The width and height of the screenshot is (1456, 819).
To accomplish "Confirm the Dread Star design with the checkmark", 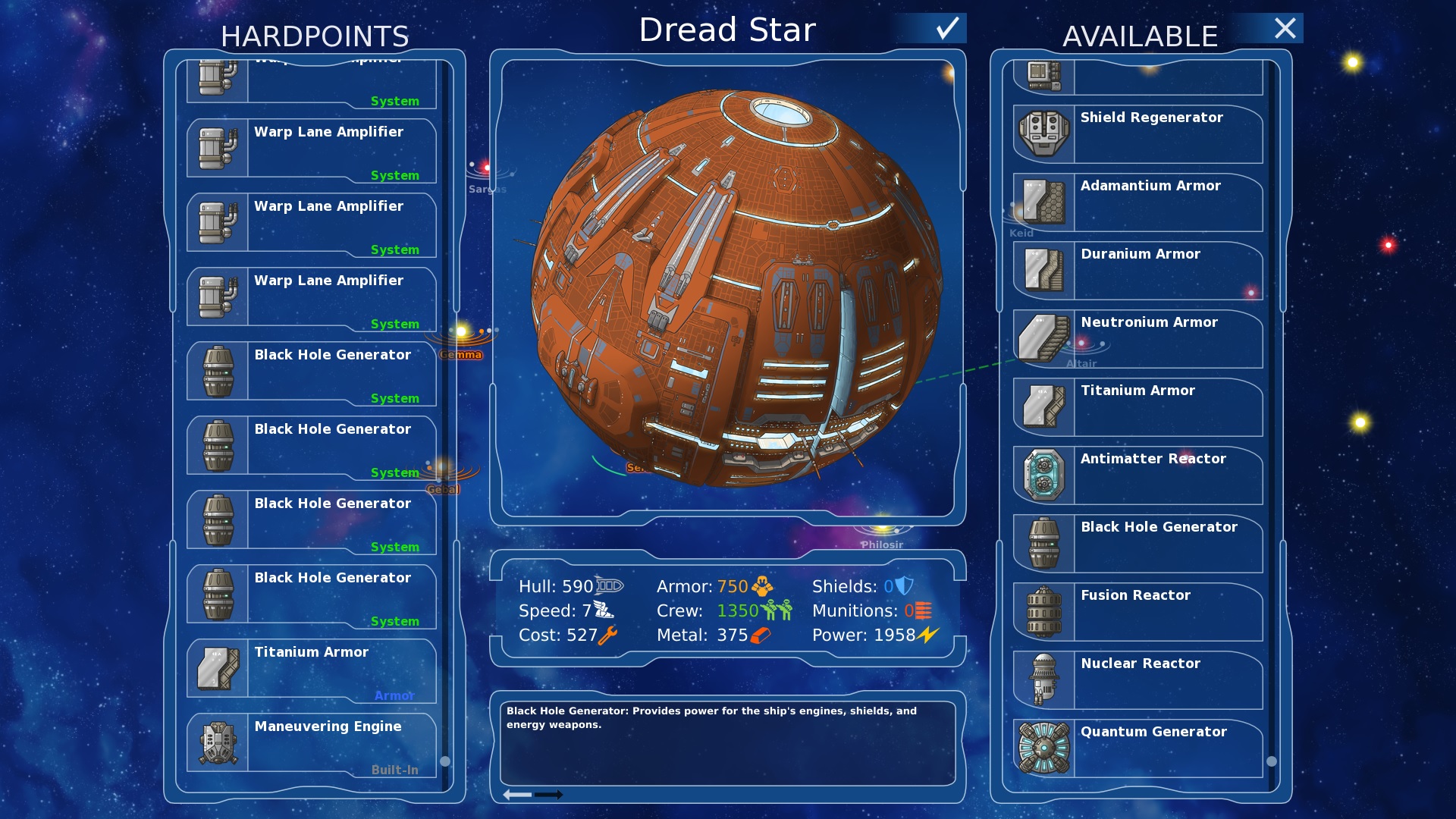I will (947, 29).
